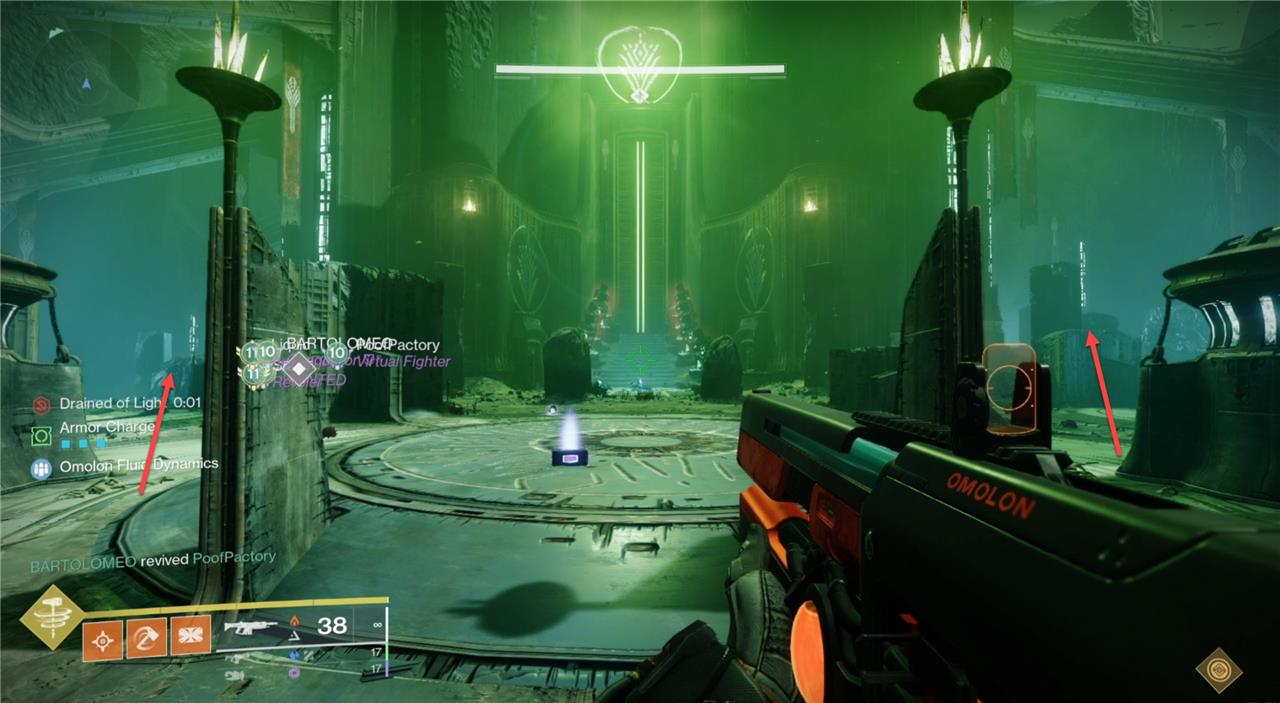
Task: Inspect the Omolon Fluid Dynamics buff icon
Action: [41, 467]
